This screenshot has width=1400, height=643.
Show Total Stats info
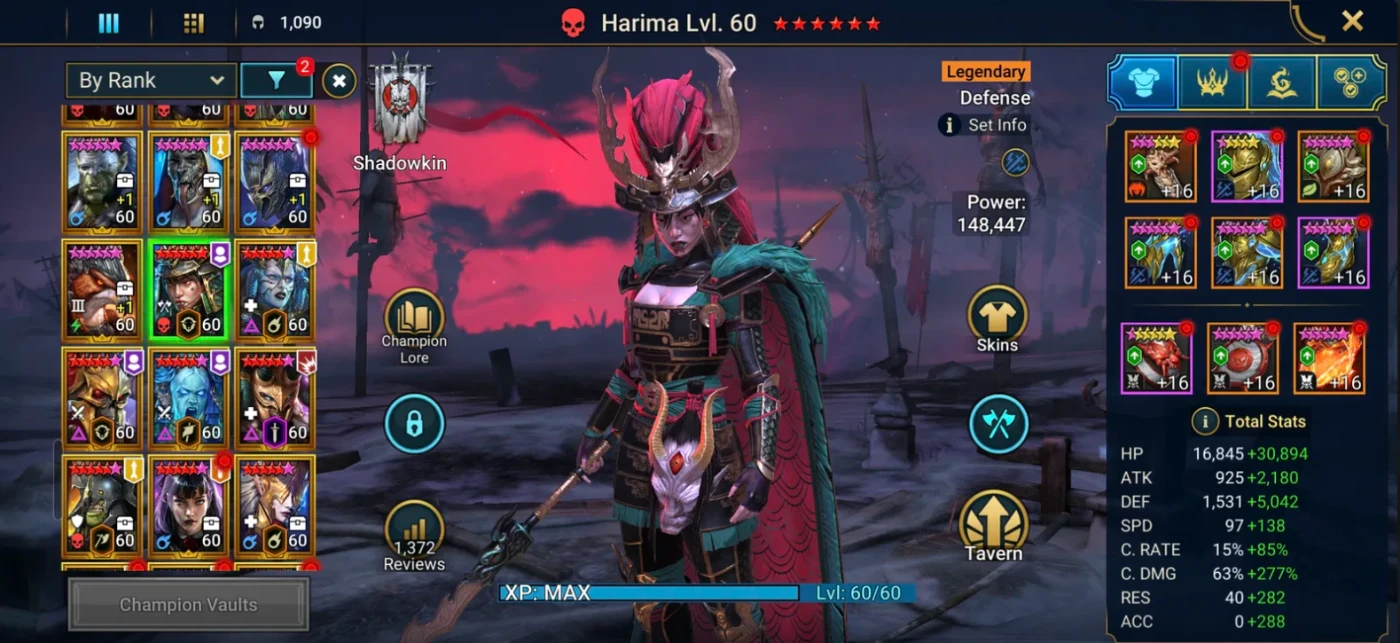coord(1203,421)
